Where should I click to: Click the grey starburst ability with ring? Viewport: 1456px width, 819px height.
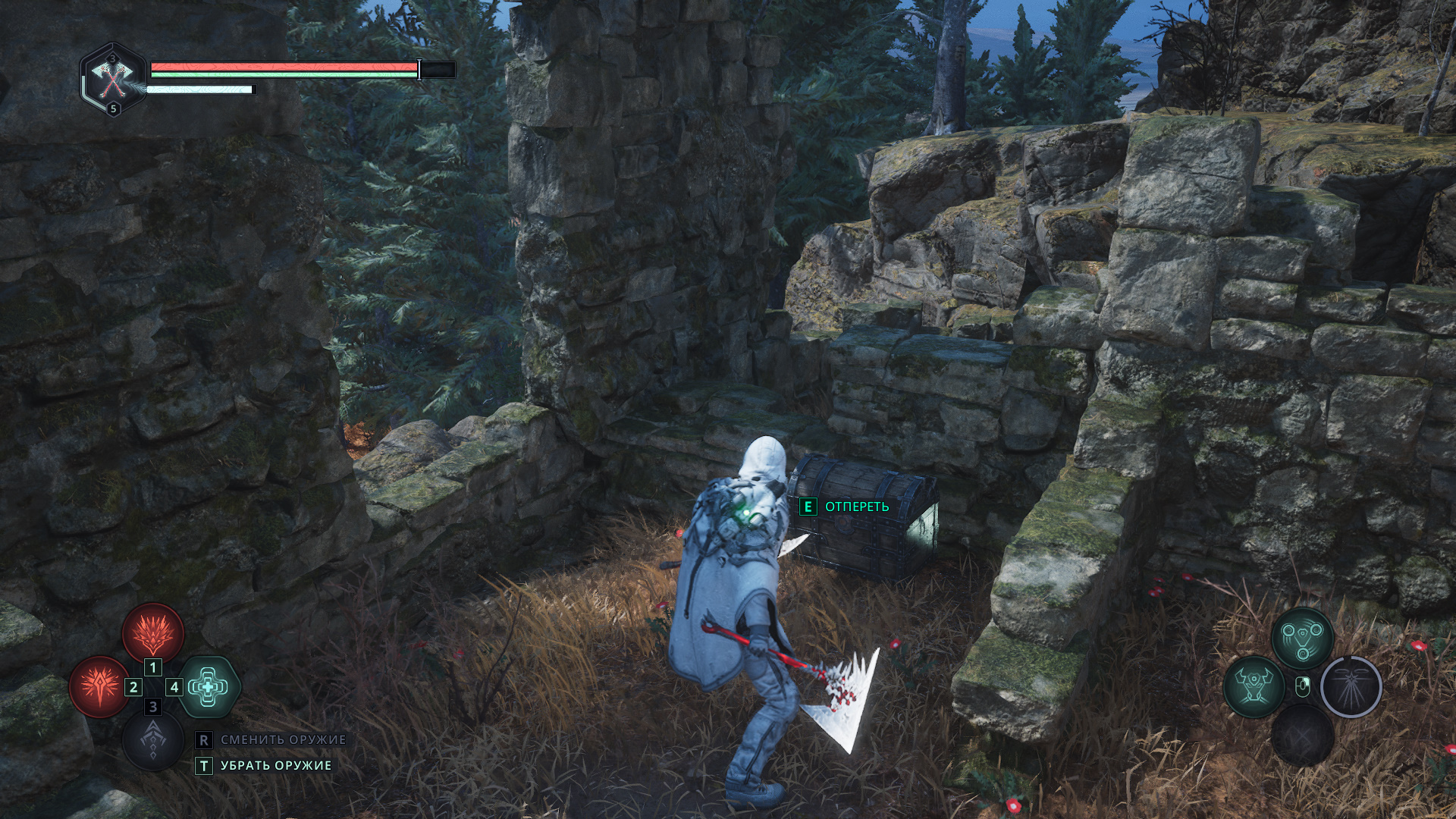point(1351,686)
